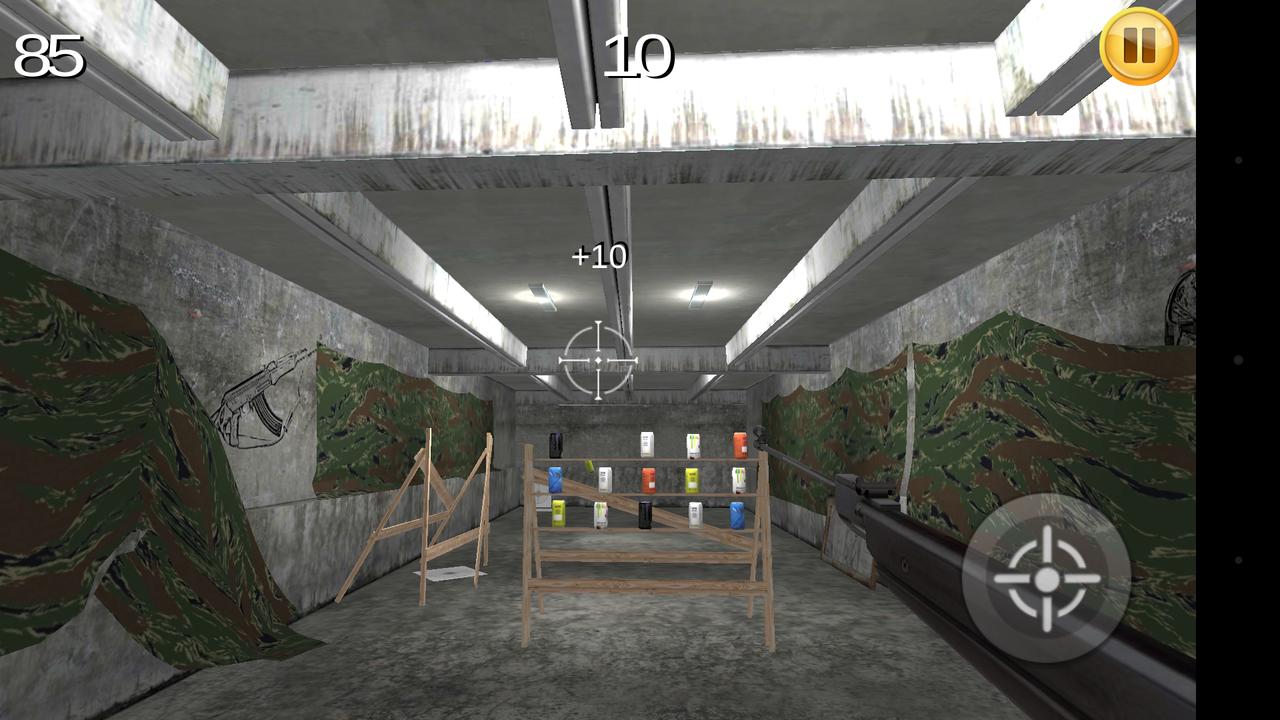
Task: Hit the yellow can on the bottom shelf
Action: [x=558, y=513]
